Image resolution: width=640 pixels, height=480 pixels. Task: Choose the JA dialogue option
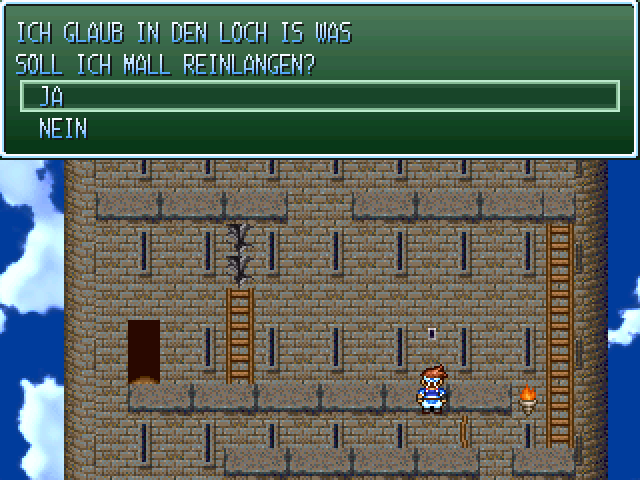pyautogui.click(x=50, y=97)
